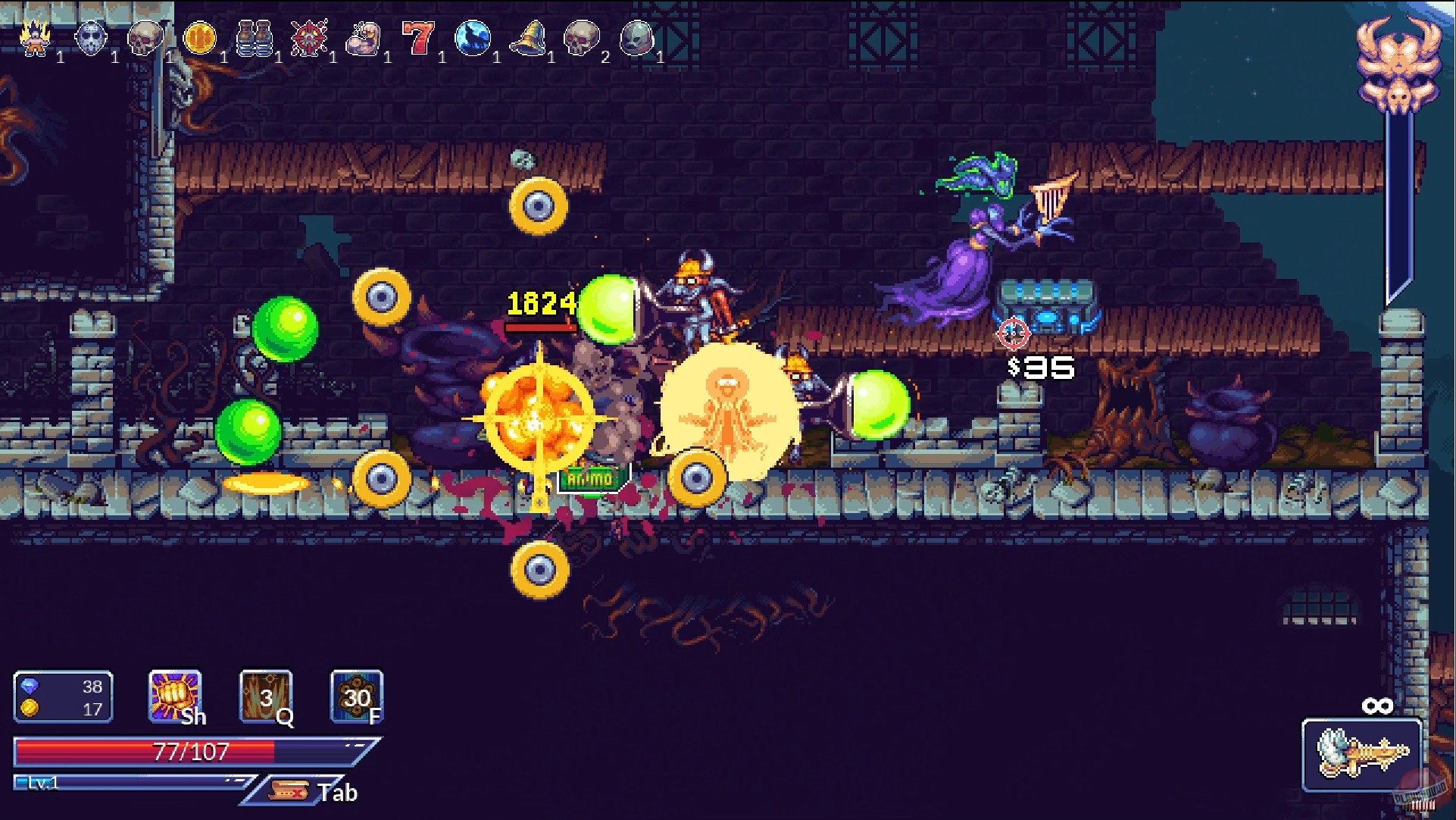Select the hockey mask item icon

tap(91, 38)
